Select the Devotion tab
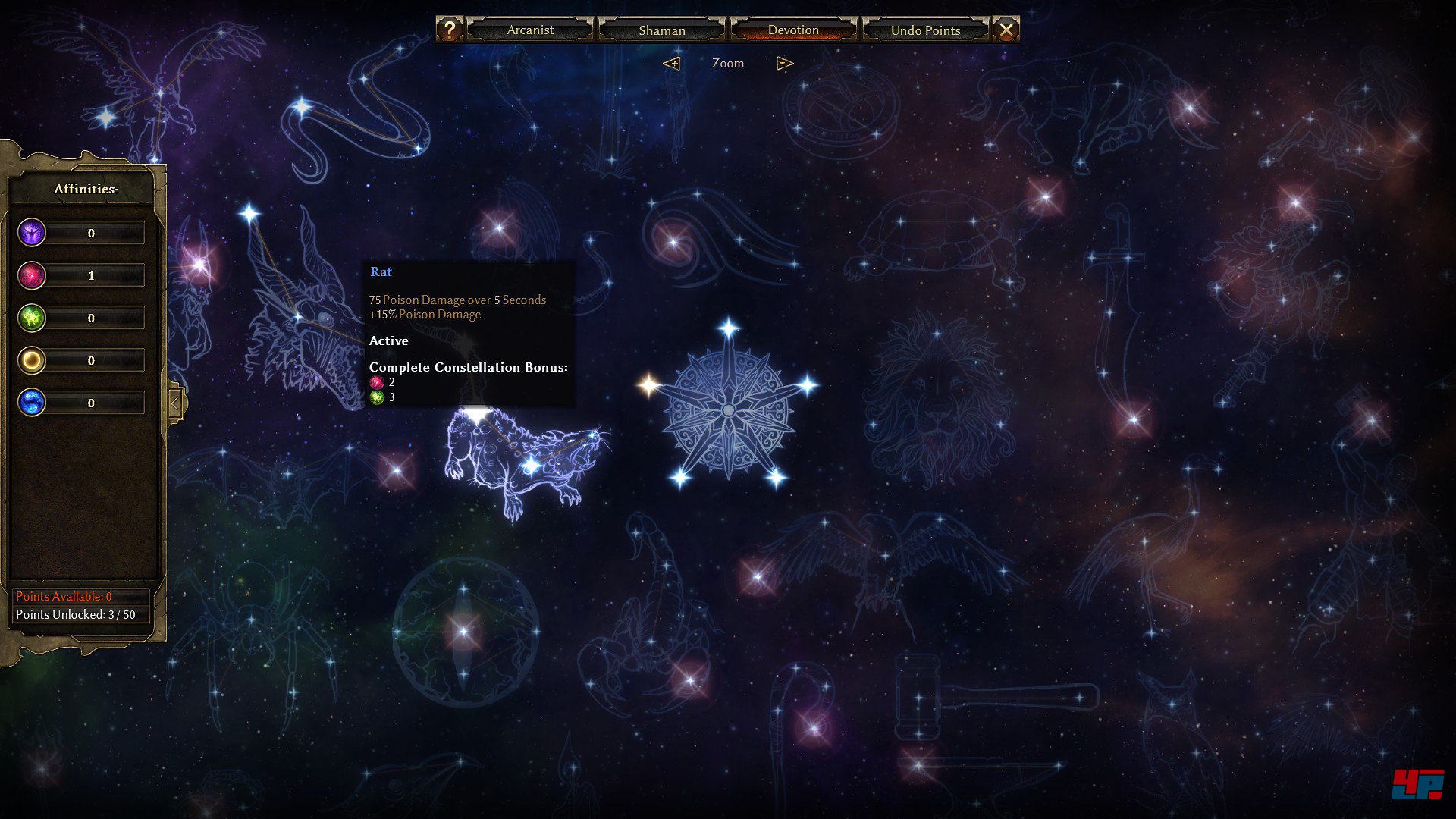Viewport: 1456px width, 819px height. (793, 30)
